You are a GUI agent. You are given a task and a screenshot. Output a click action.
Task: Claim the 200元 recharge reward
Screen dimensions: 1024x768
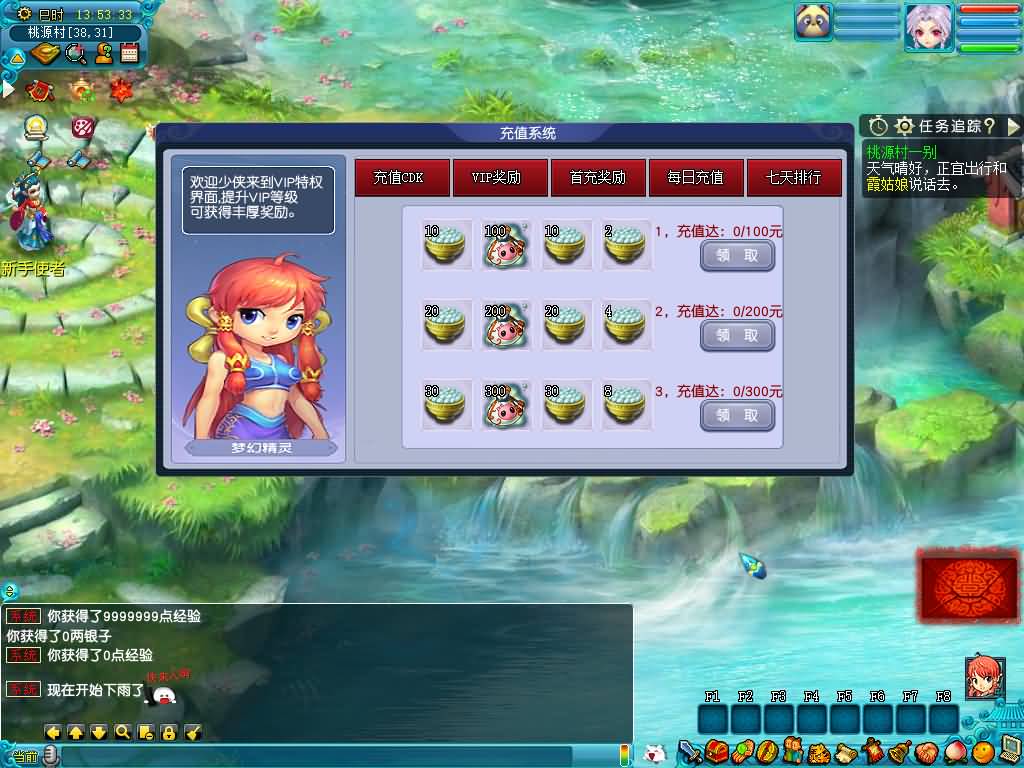(x=737, y=336)
